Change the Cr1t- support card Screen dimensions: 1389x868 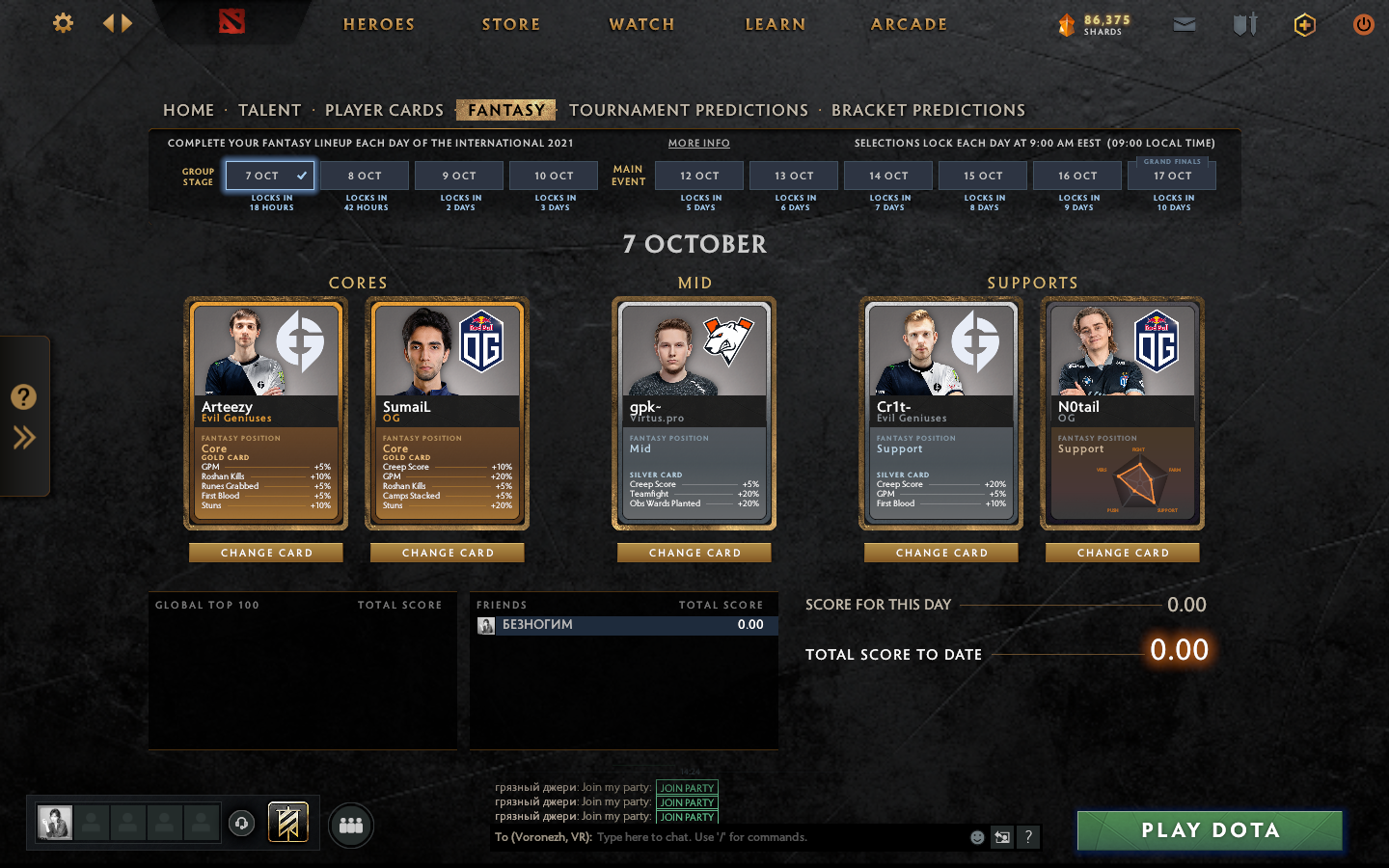pos(941,553)
